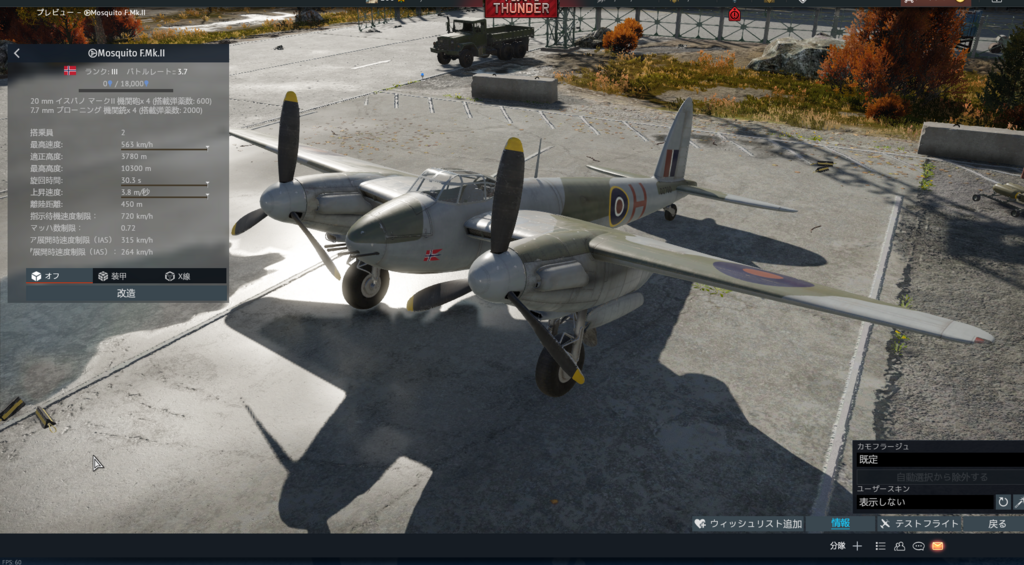1024x565 pixels.
Task: Select the オフ view mode tab
Action: [x=45, y=276]
